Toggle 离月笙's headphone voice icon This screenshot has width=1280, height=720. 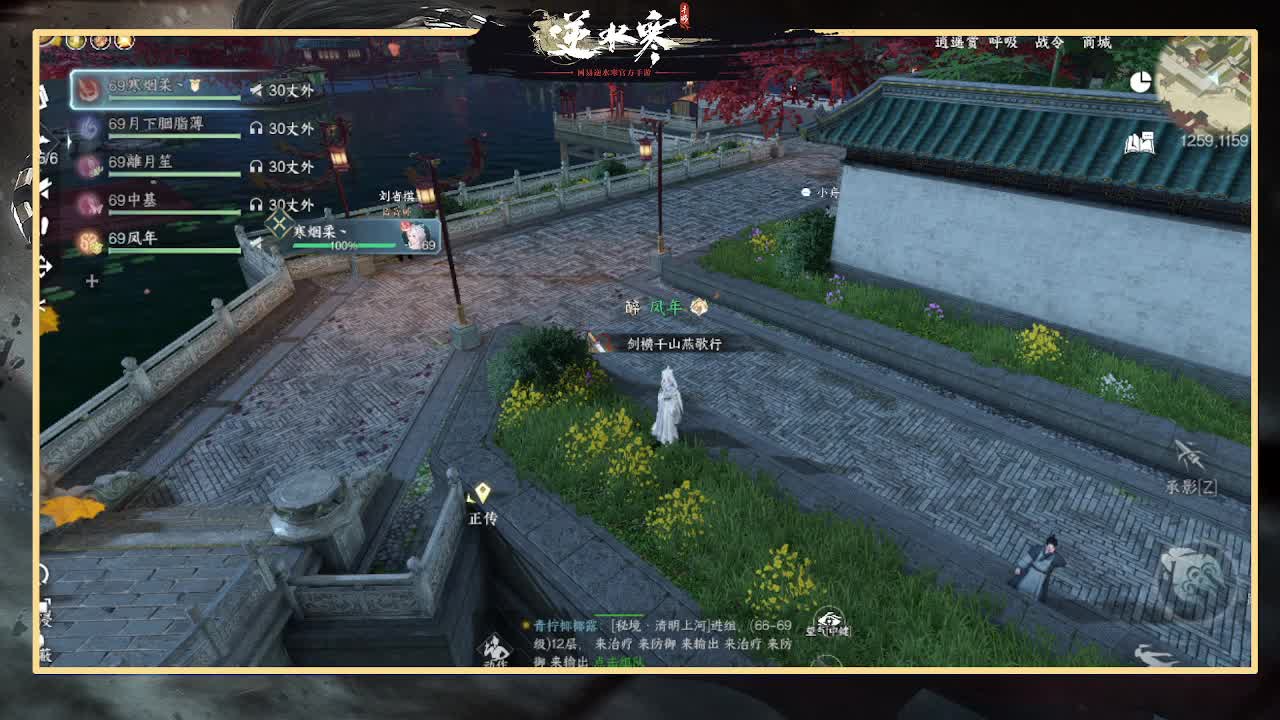pos(258,167)
